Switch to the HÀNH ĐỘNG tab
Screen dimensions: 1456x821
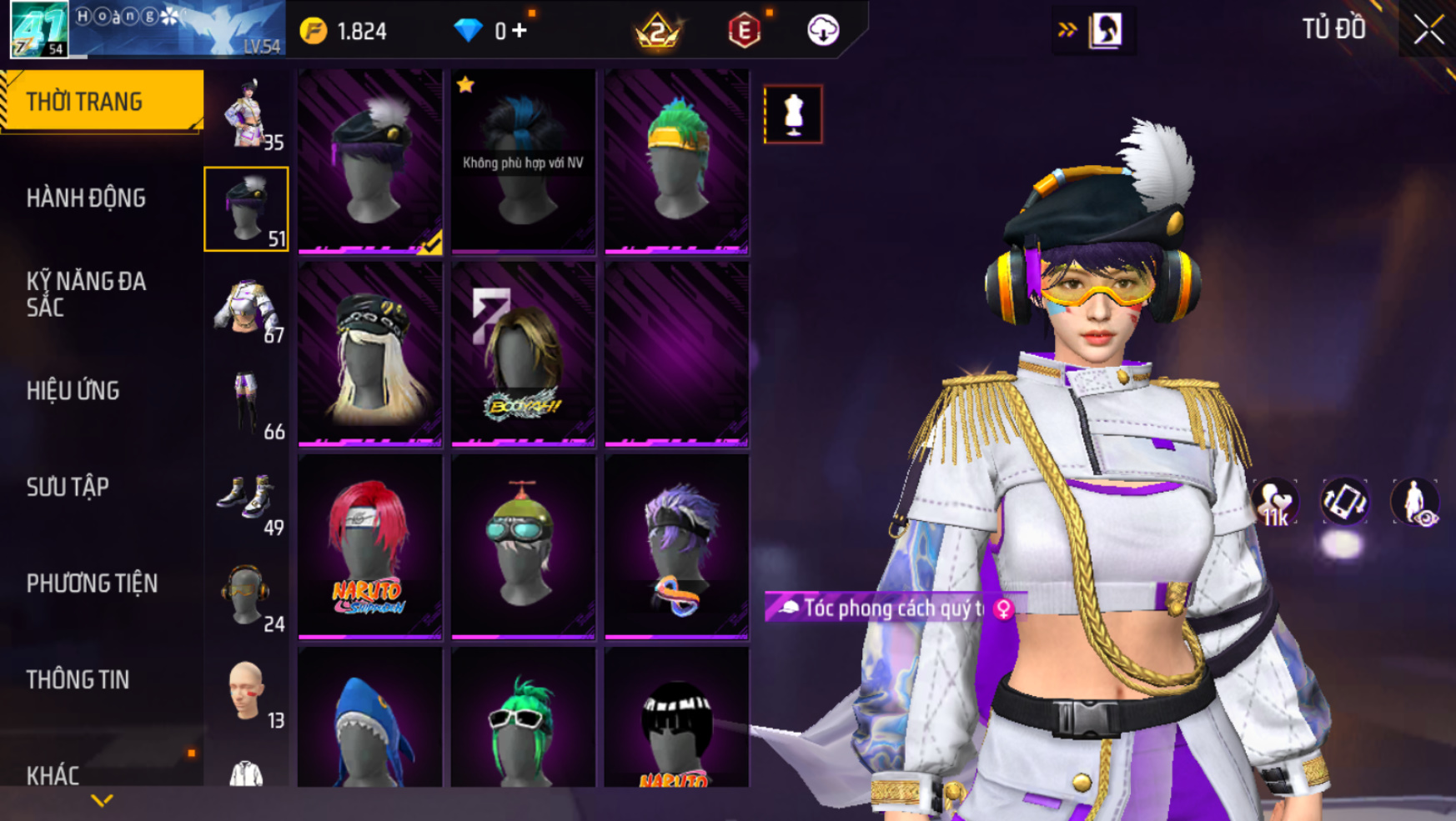click(x=86, y=198)
